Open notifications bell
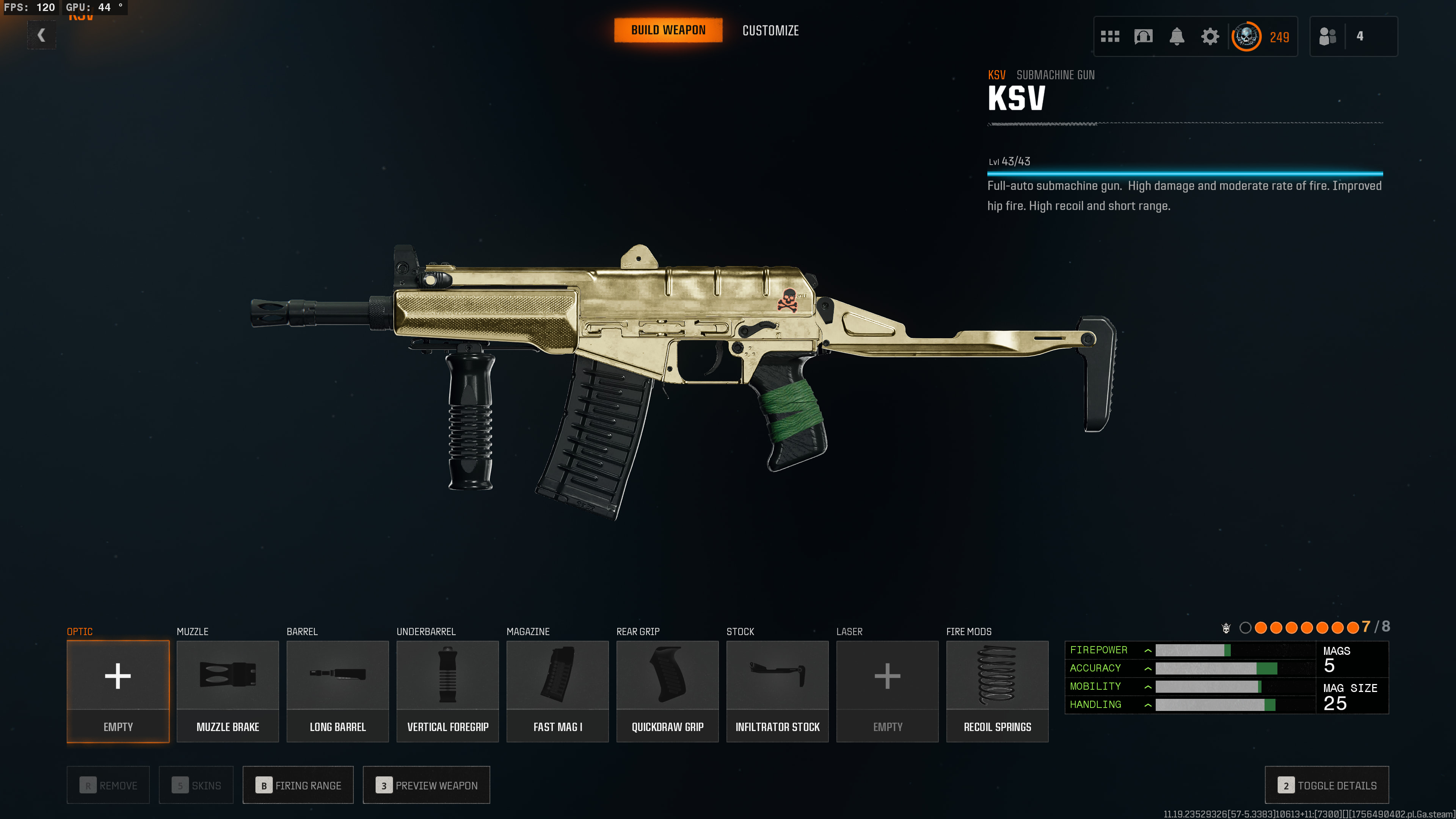 point(1177,37)
